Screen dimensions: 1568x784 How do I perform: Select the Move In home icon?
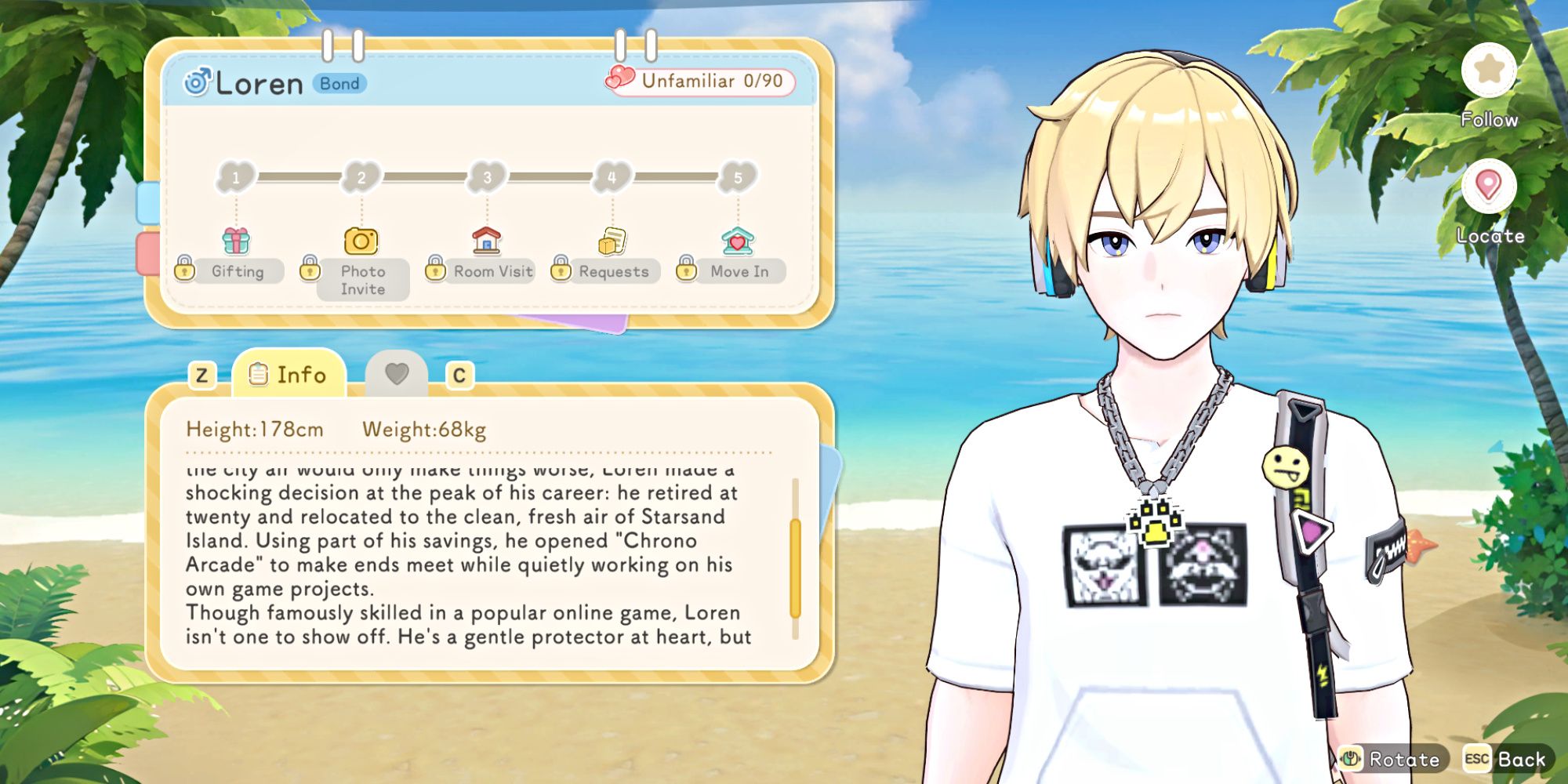pos(737,241)
